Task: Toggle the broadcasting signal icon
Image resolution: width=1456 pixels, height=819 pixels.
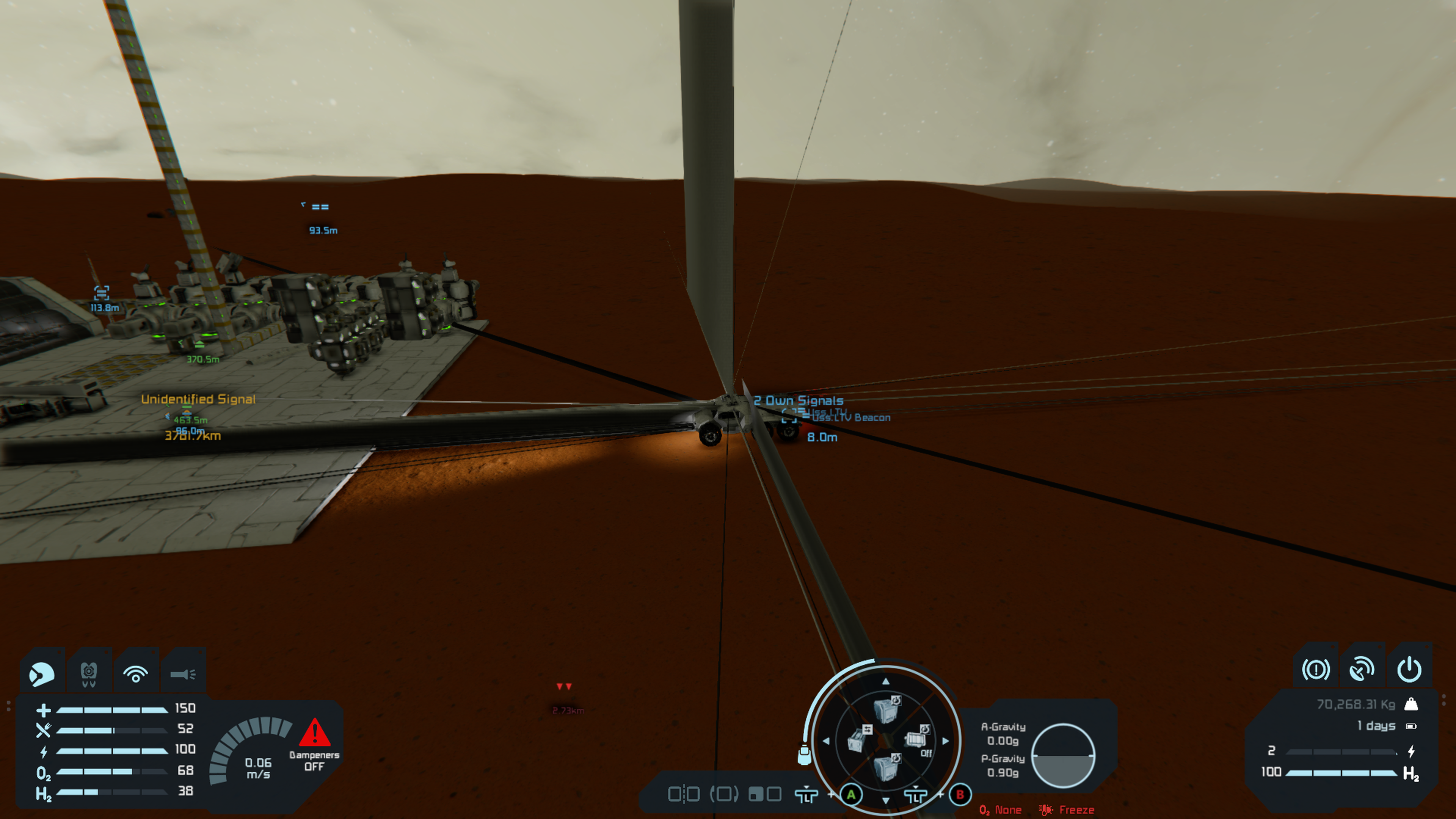Action: [x=136, y=674]
